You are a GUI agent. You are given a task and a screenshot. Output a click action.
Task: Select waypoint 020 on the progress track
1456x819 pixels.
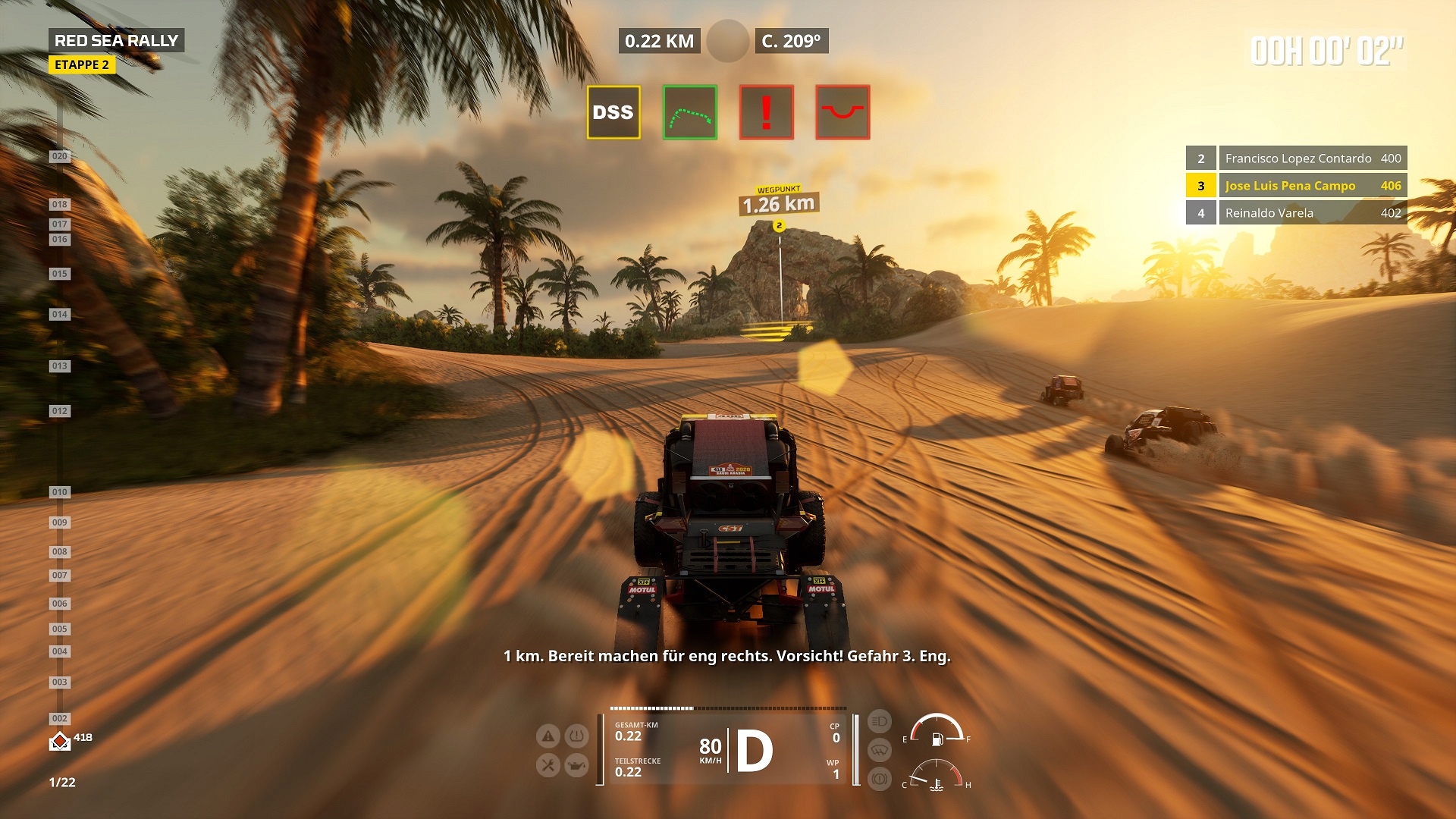click(x=59, y=156)
